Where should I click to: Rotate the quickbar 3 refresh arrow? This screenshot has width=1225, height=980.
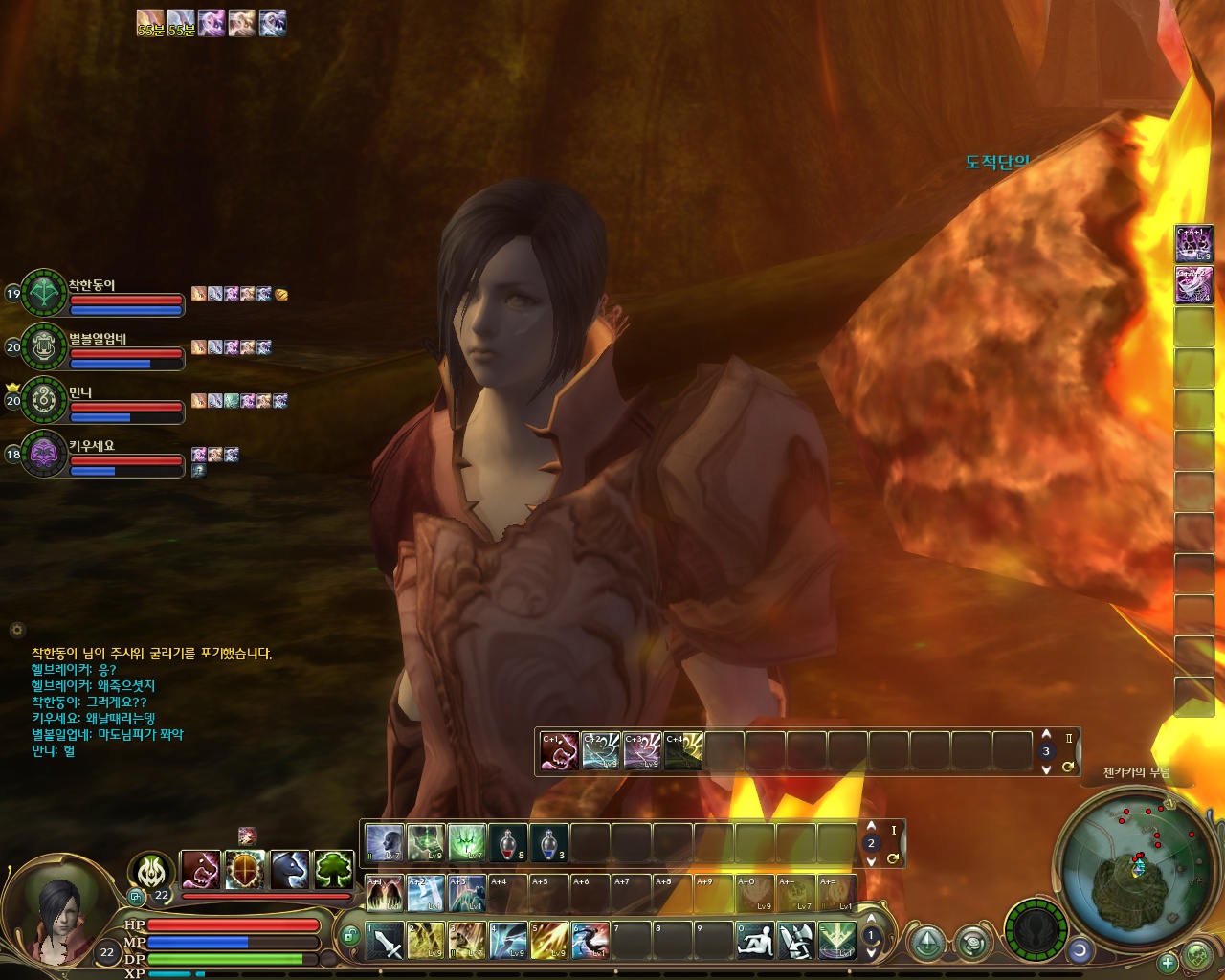(1067, 767)
